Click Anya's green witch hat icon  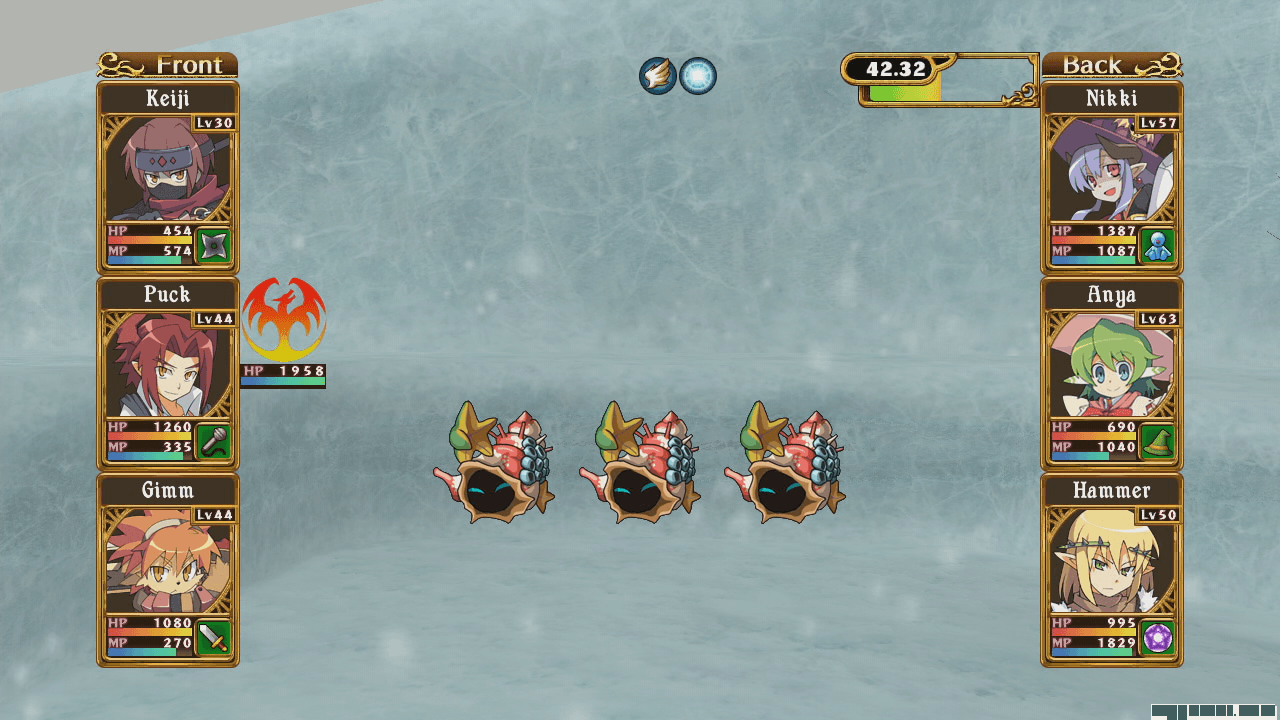click(x=1158, y=441)
